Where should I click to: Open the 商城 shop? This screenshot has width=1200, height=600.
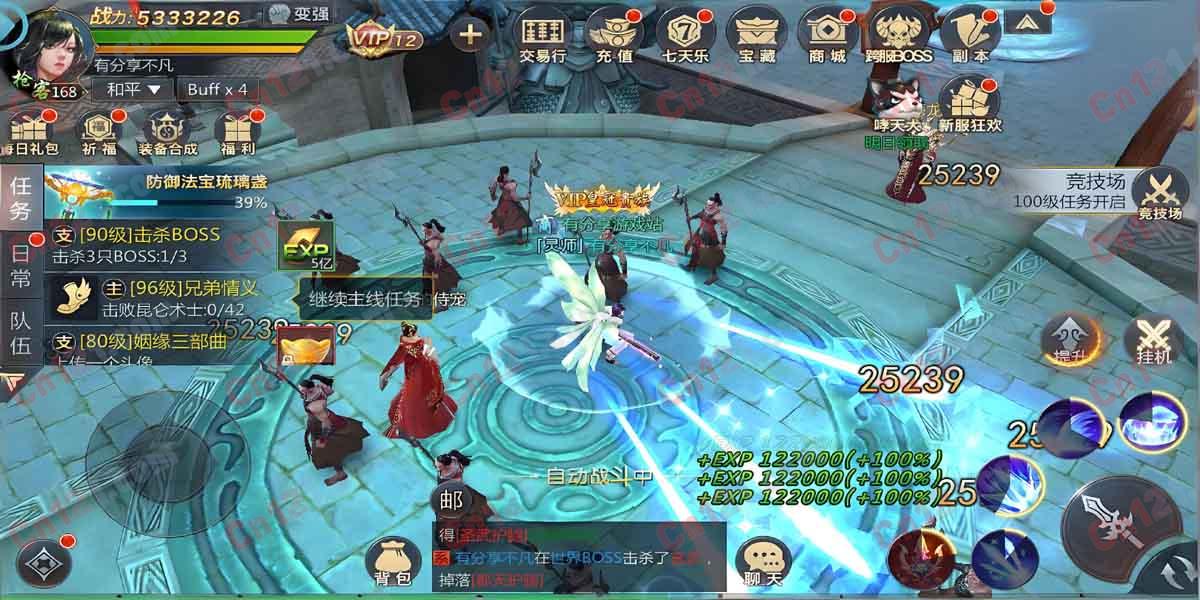click(827, 37)
